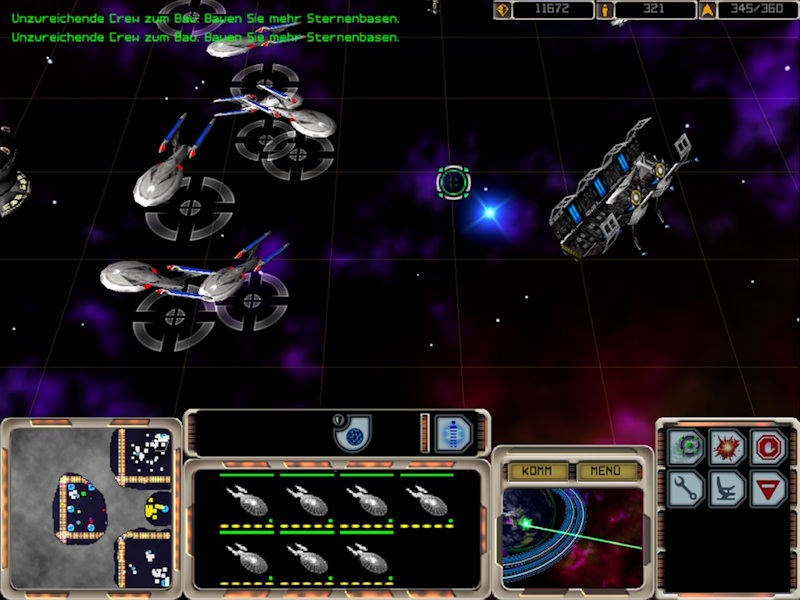The height and width of the screenshot is (600, 800).
Task: Issue the red stop-hand command
Action: pyautogui.click(x=768, y=446)
